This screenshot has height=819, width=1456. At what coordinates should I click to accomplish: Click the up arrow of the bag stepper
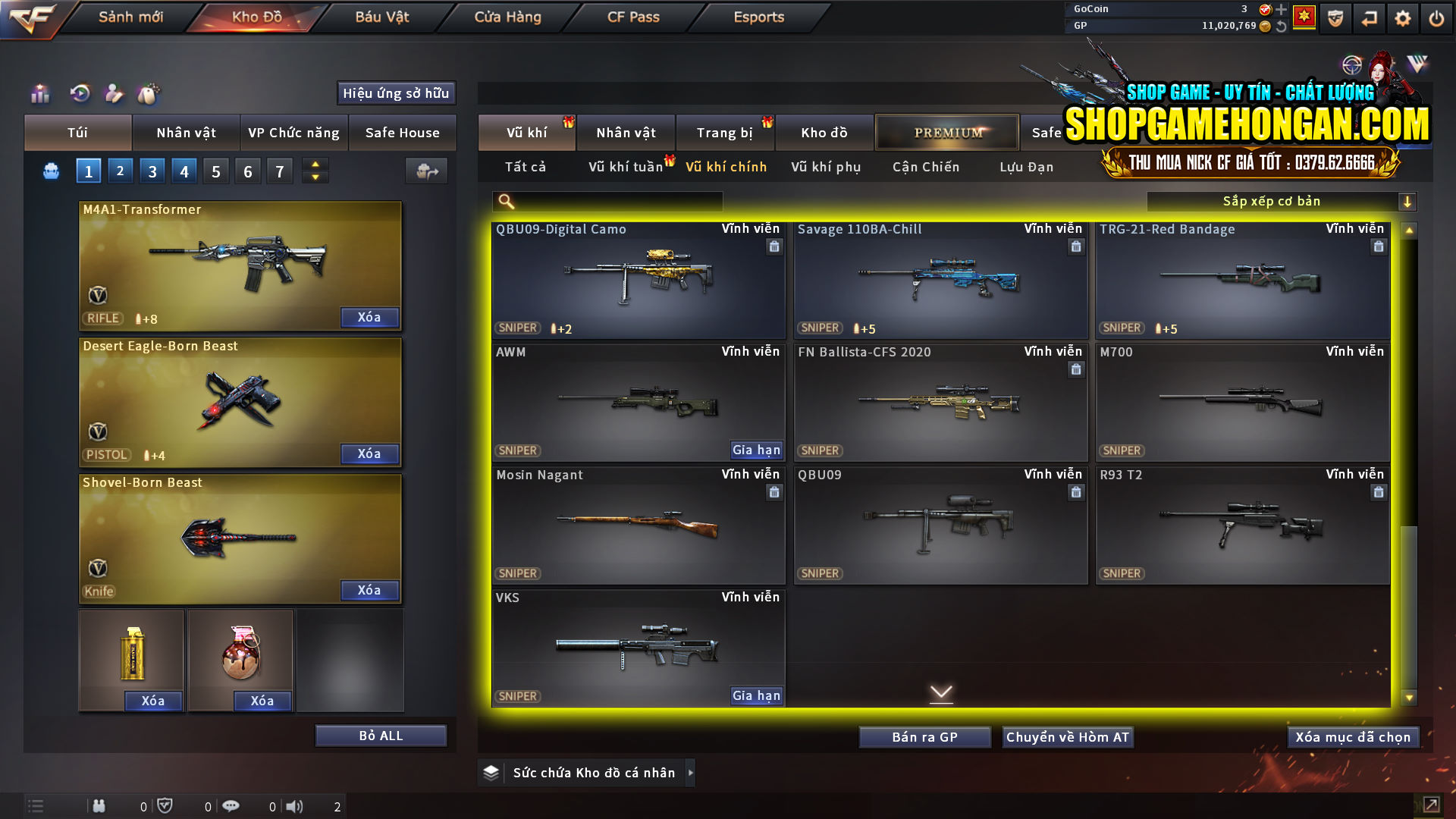(x=315, y=165)
